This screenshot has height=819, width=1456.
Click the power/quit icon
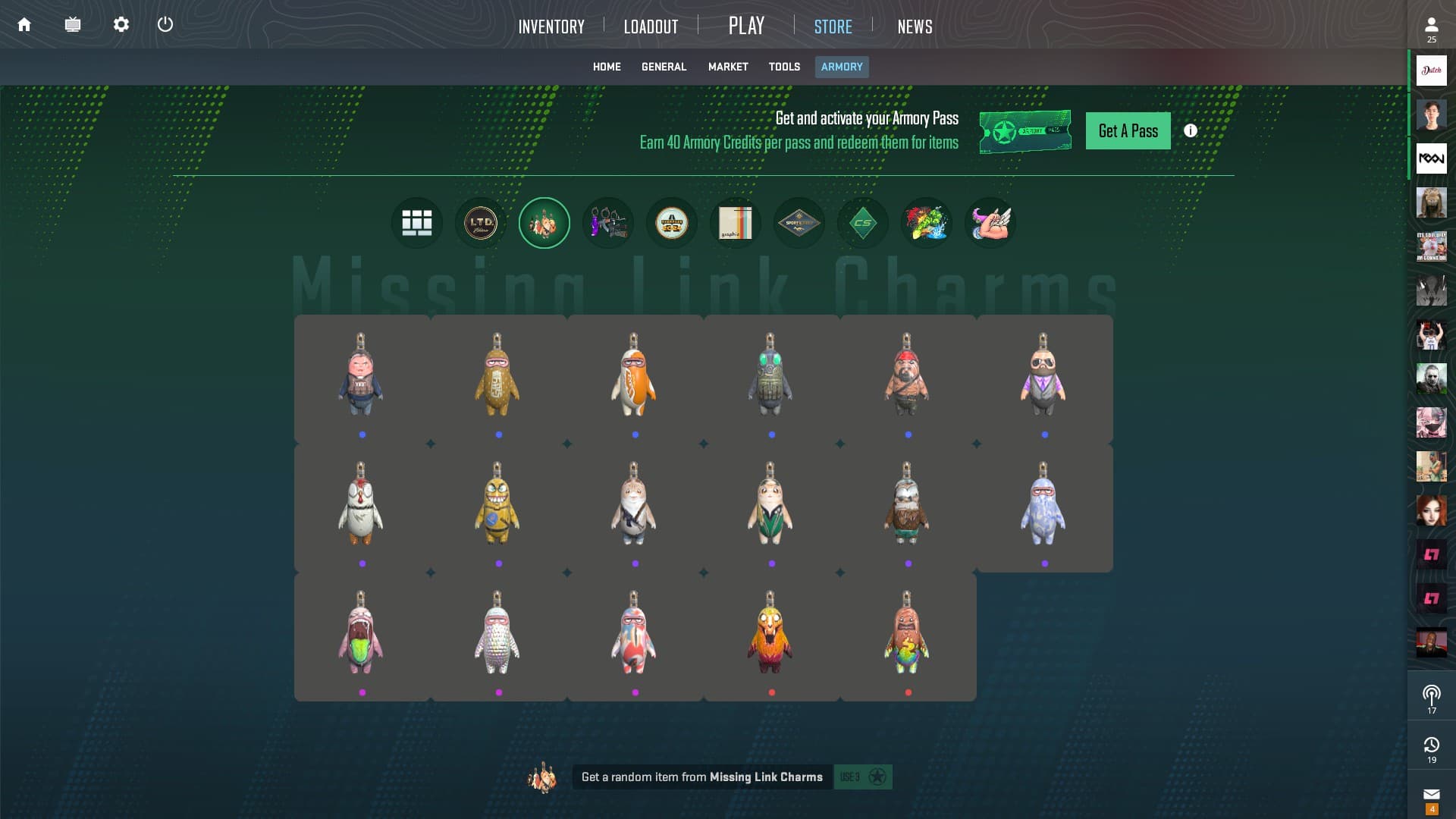[x=165, y=24]
